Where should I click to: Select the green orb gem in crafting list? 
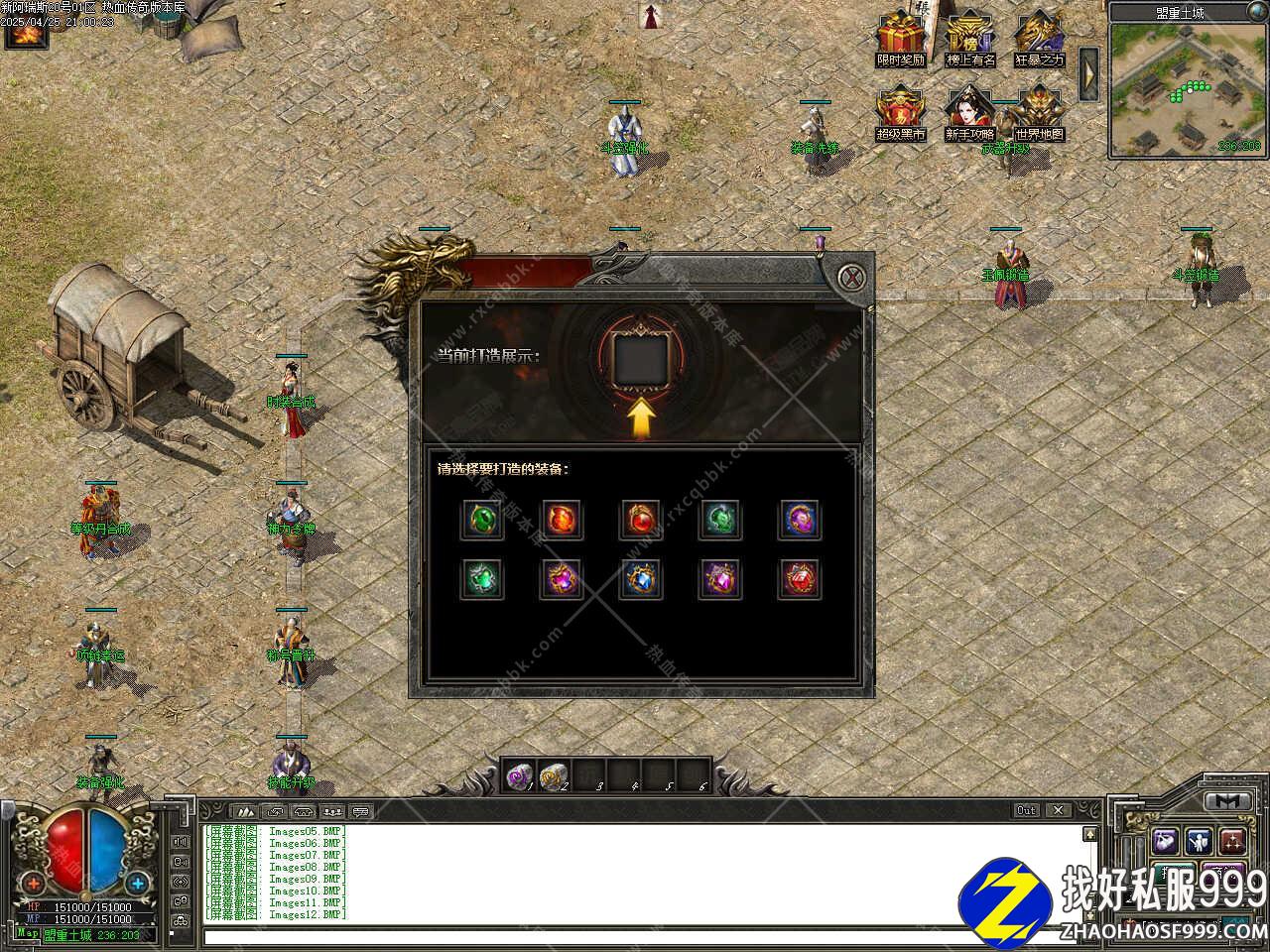click(481, 519)
